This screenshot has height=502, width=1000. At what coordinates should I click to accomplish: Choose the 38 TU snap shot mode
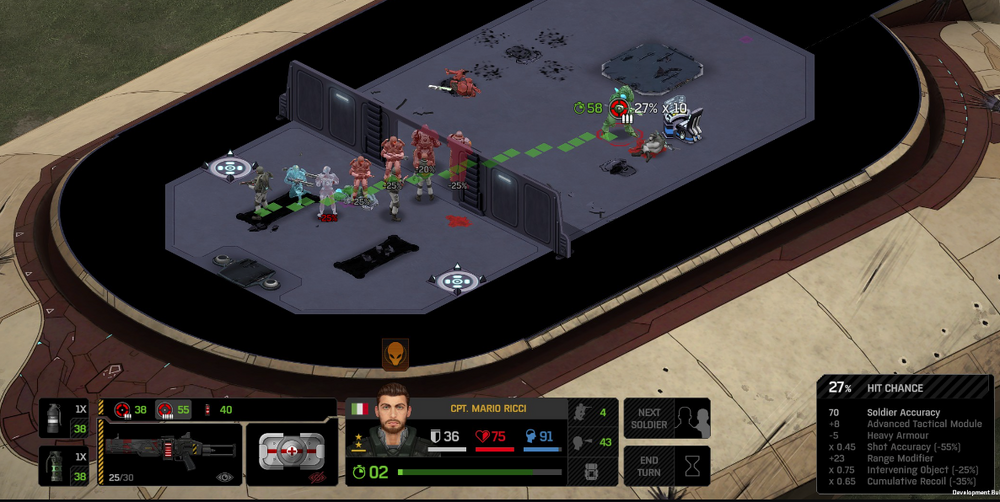point(130,409)
